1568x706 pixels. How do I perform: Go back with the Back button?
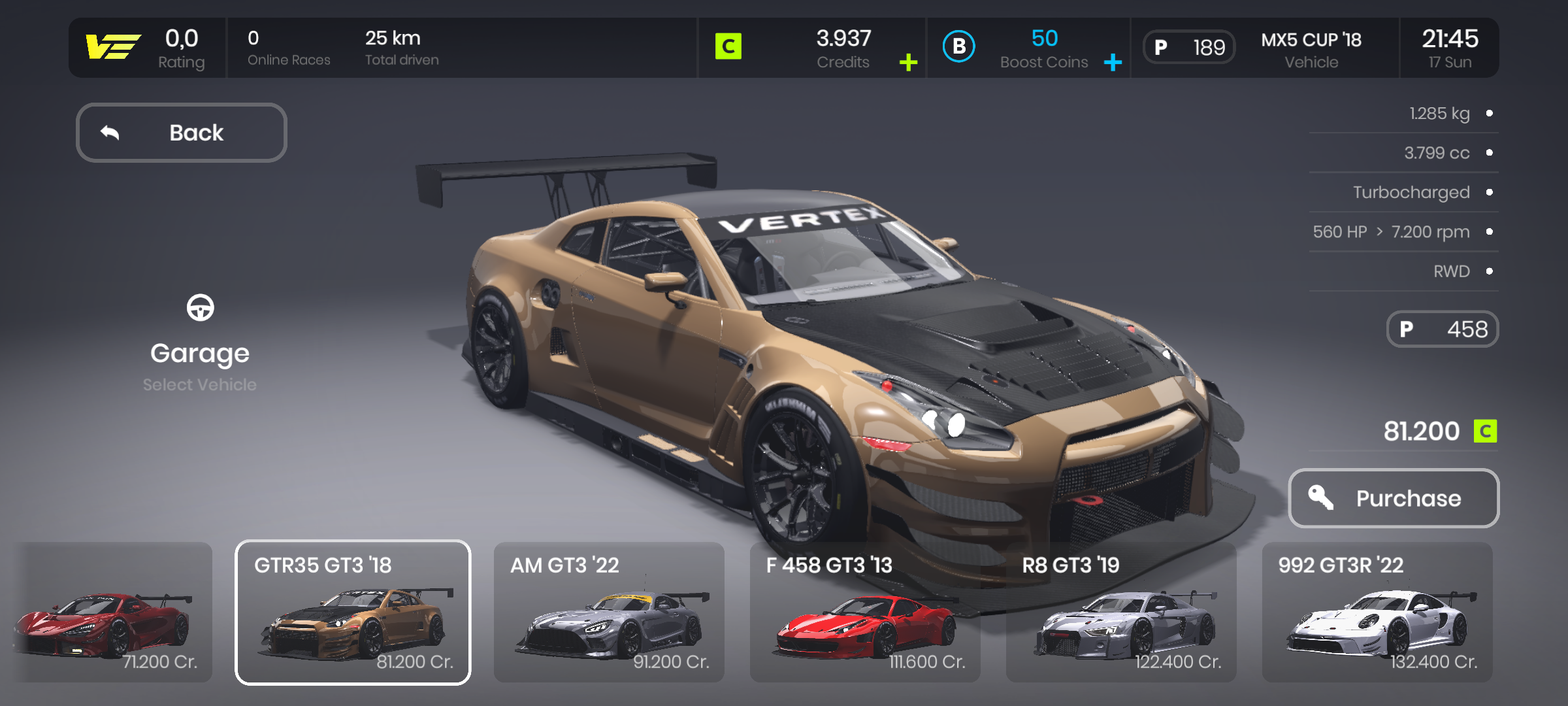coord(182,133)
